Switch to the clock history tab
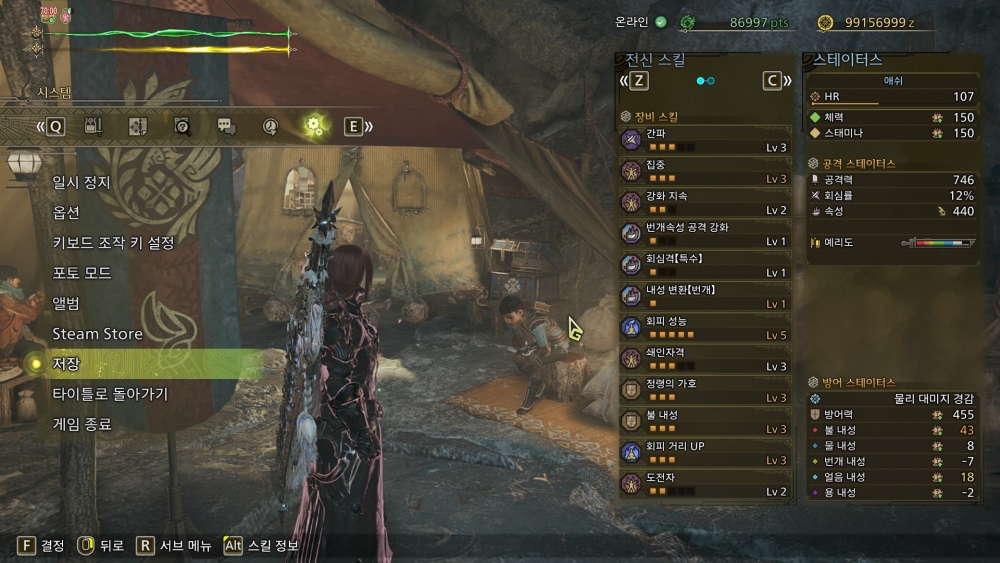 click(x=270, y=126)
